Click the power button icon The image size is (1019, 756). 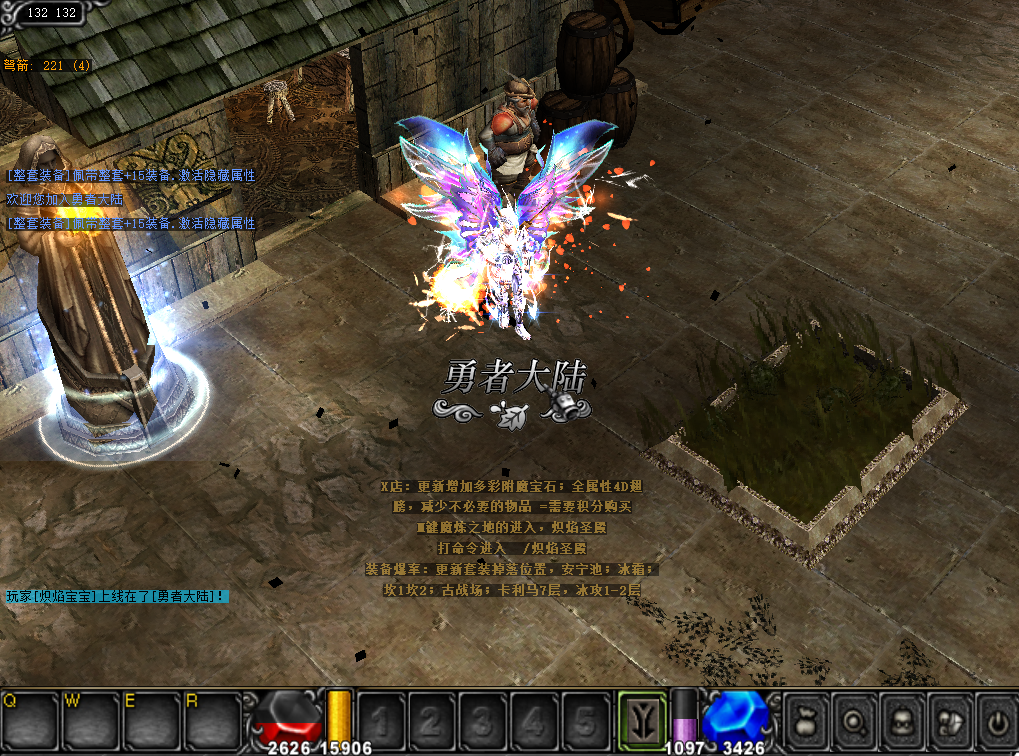click(996, 717)
